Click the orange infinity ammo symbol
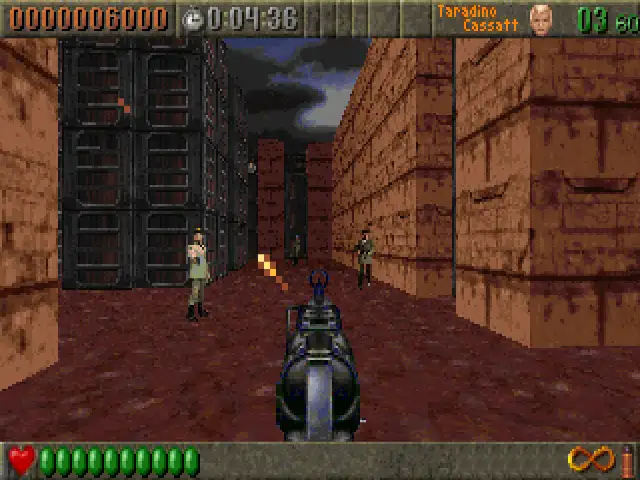The height and width of the screenshot is (480, 640). (x=590, y=460)
